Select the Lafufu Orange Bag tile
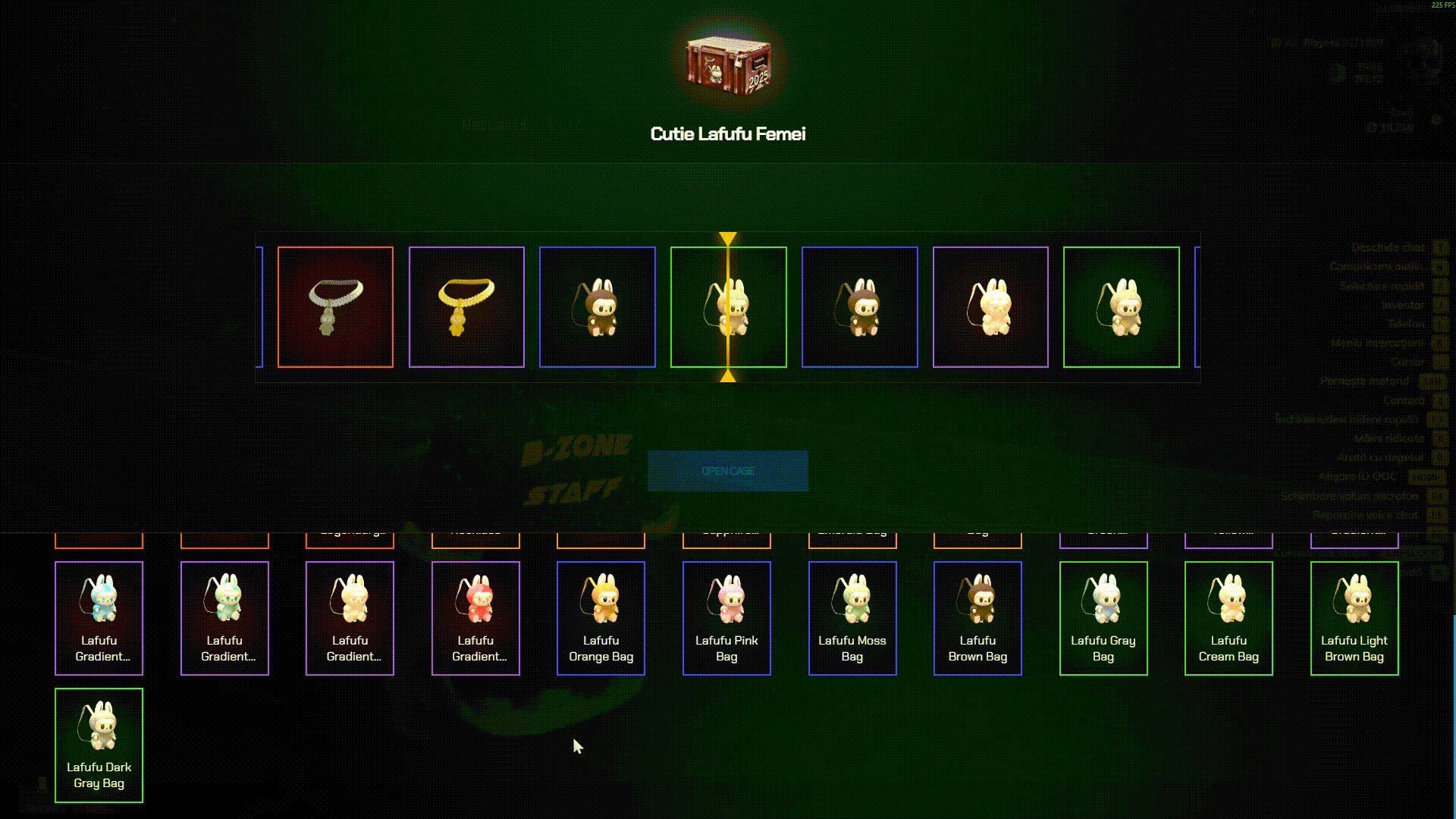 tap(601, 618)
